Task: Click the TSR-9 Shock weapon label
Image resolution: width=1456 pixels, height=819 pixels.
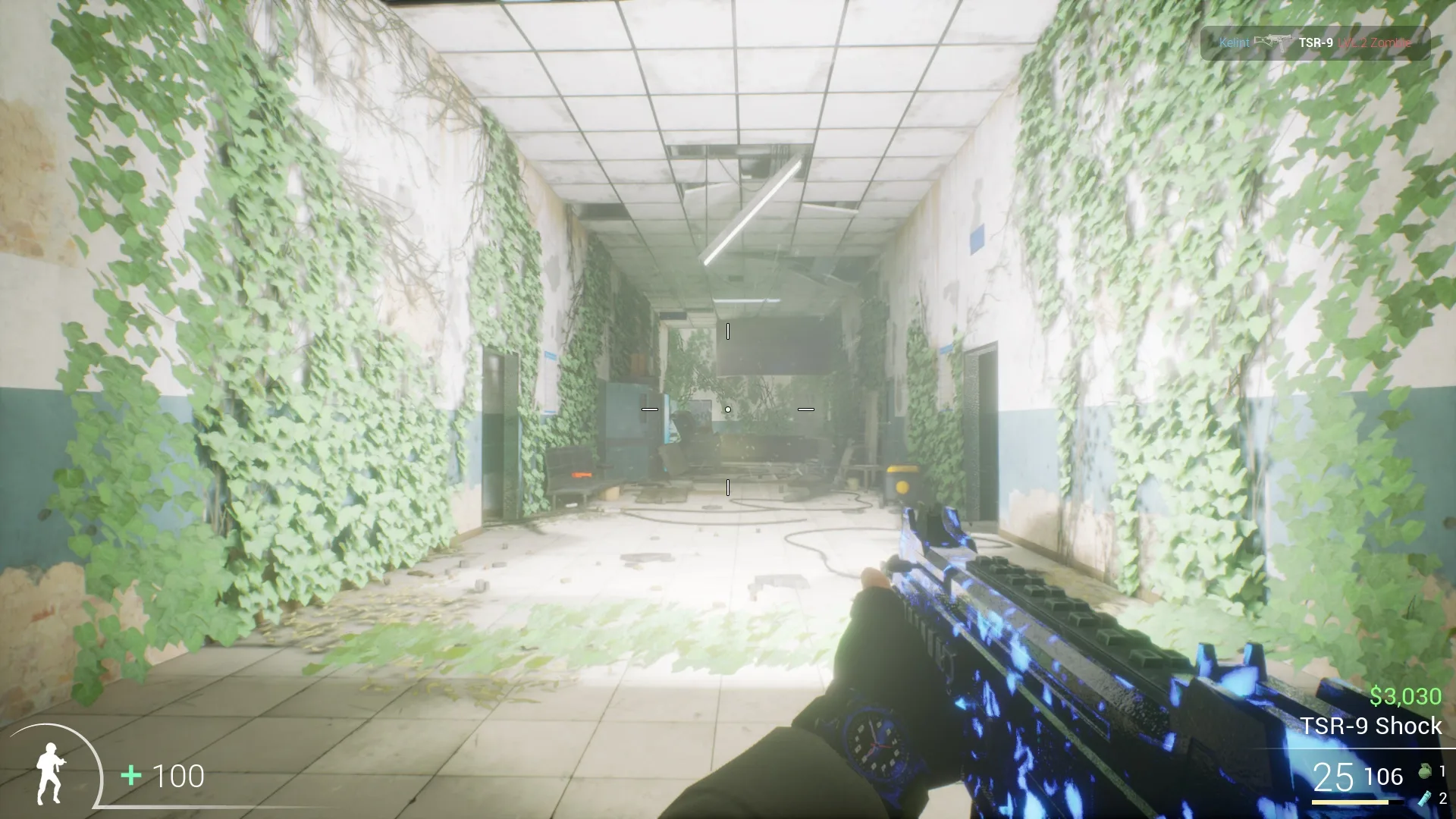Action: pos(1371,726)
